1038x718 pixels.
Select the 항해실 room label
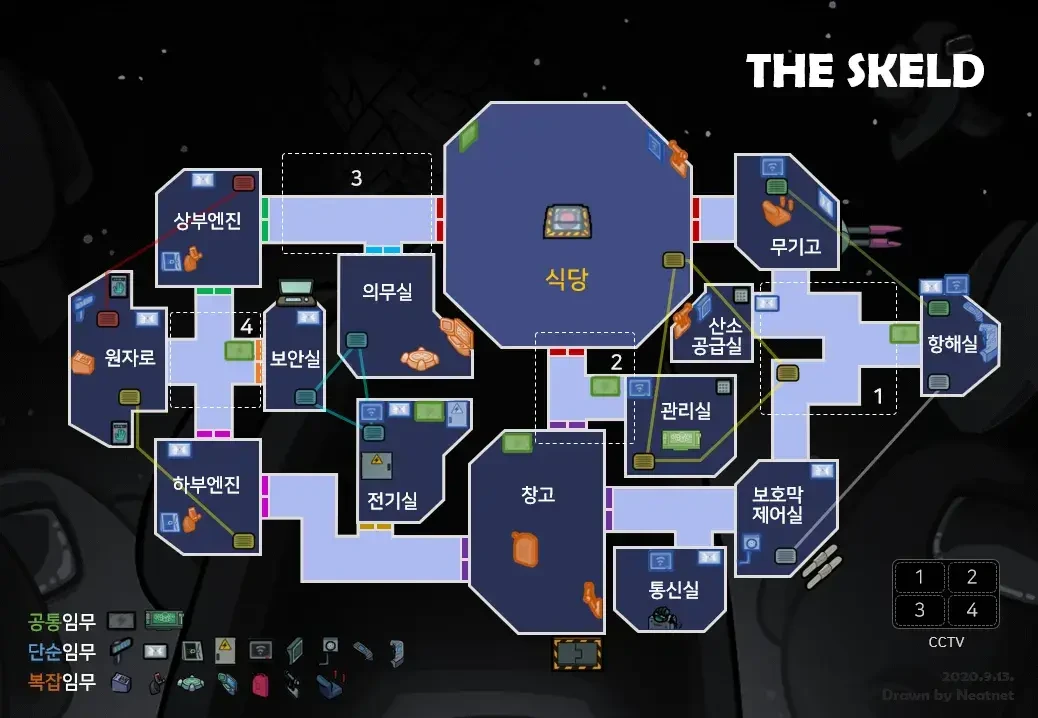[x=952, y=344]
